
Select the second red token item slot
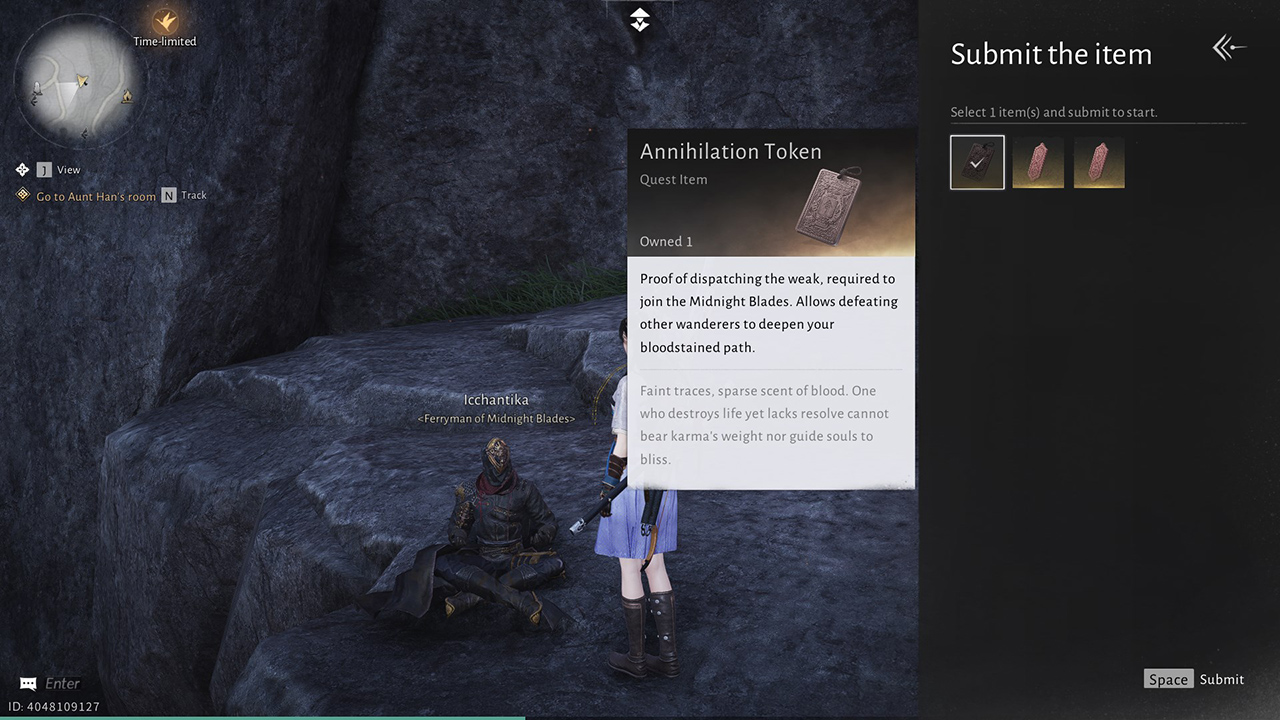coord(1038,162)
